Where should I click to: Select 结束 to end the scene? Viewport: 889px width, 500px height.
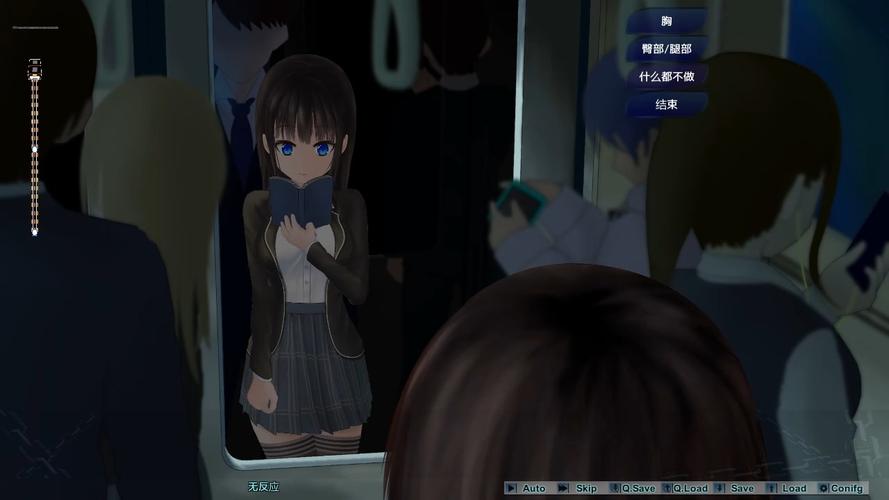pyautogui.click(x=667, y=103)
